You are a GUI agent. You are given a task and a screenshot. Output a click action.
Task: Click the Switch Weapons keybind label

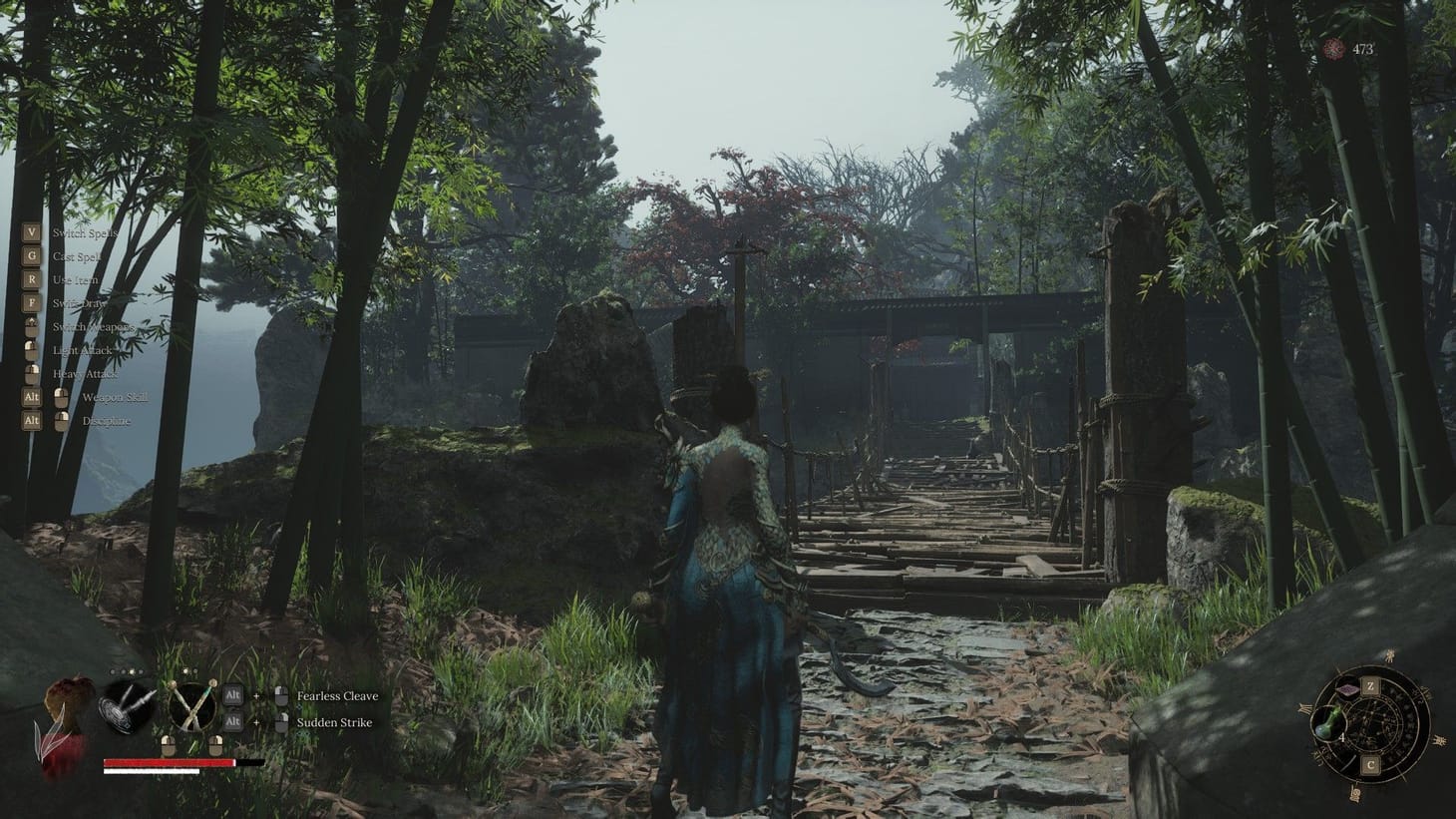[x=94, y=327]
